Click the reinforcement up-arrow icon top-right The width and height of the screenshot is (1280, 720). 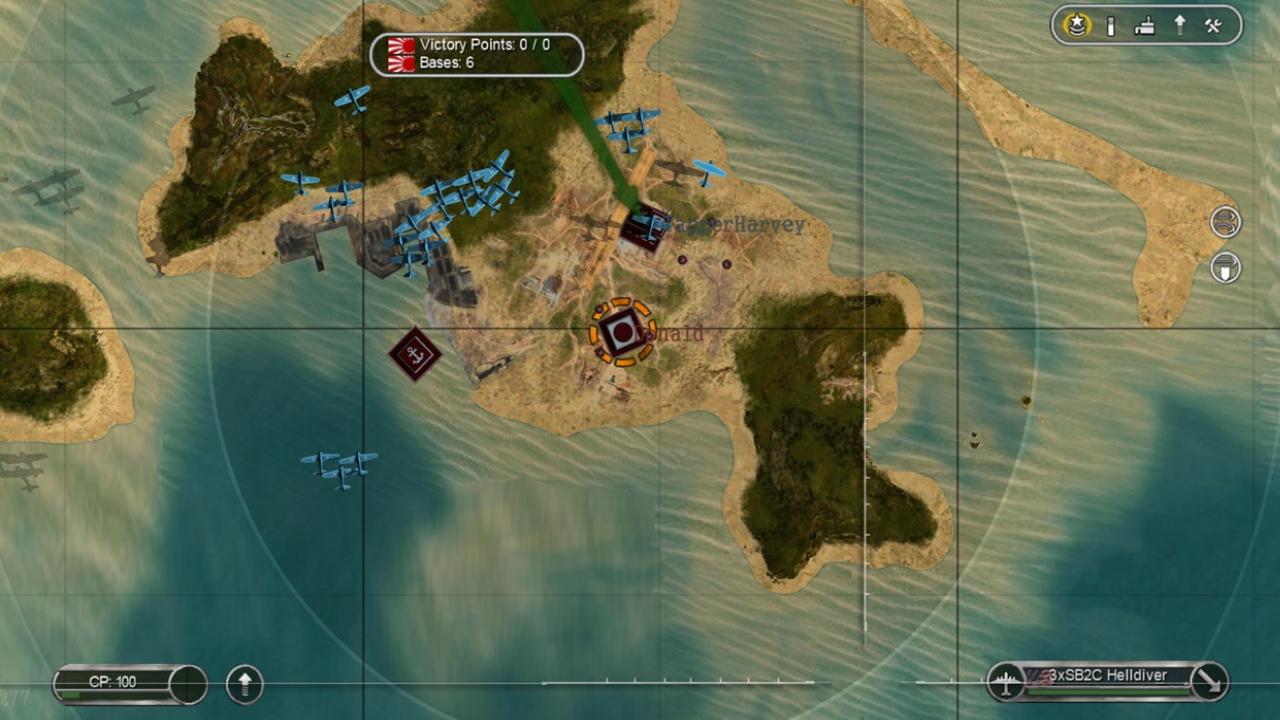click(x=1180, y=25)
